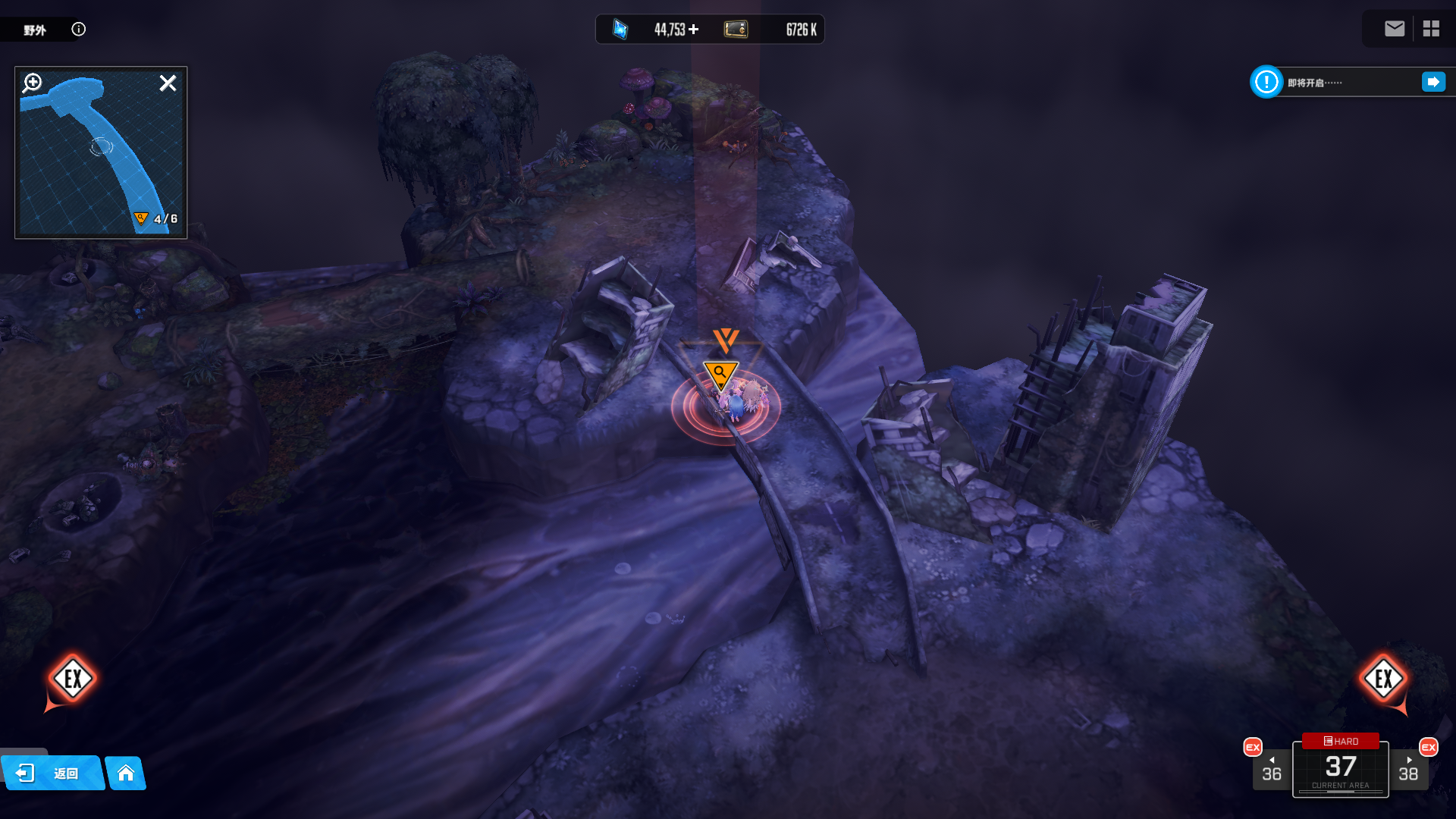Click the lost relic counter on minimap
1456x819 pixels.
156,219
